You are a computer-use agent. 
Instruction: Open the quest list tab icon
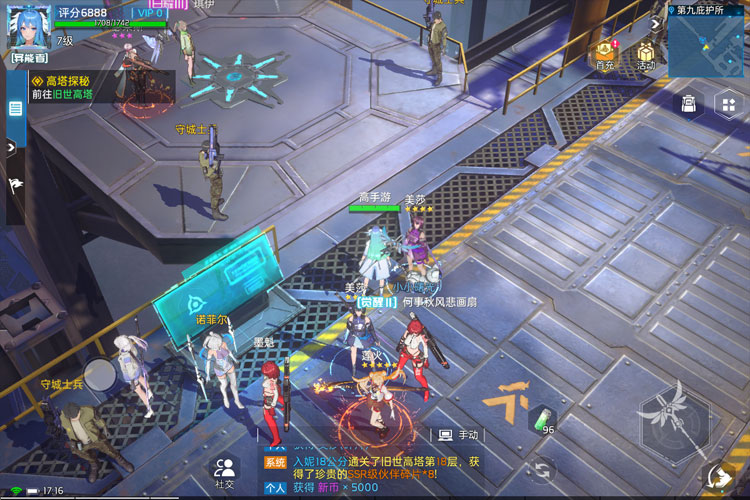coord(16,108)
